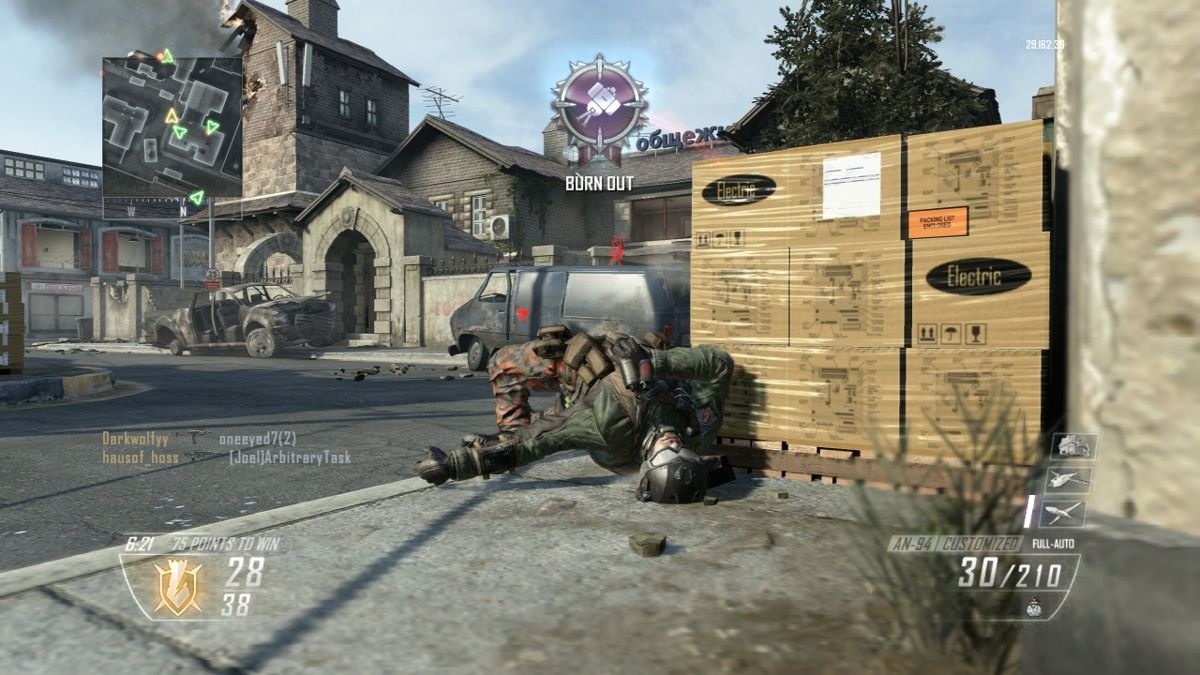Click the golden team faction emblem
Screen dimensions: 1200x675
(177, 586)
